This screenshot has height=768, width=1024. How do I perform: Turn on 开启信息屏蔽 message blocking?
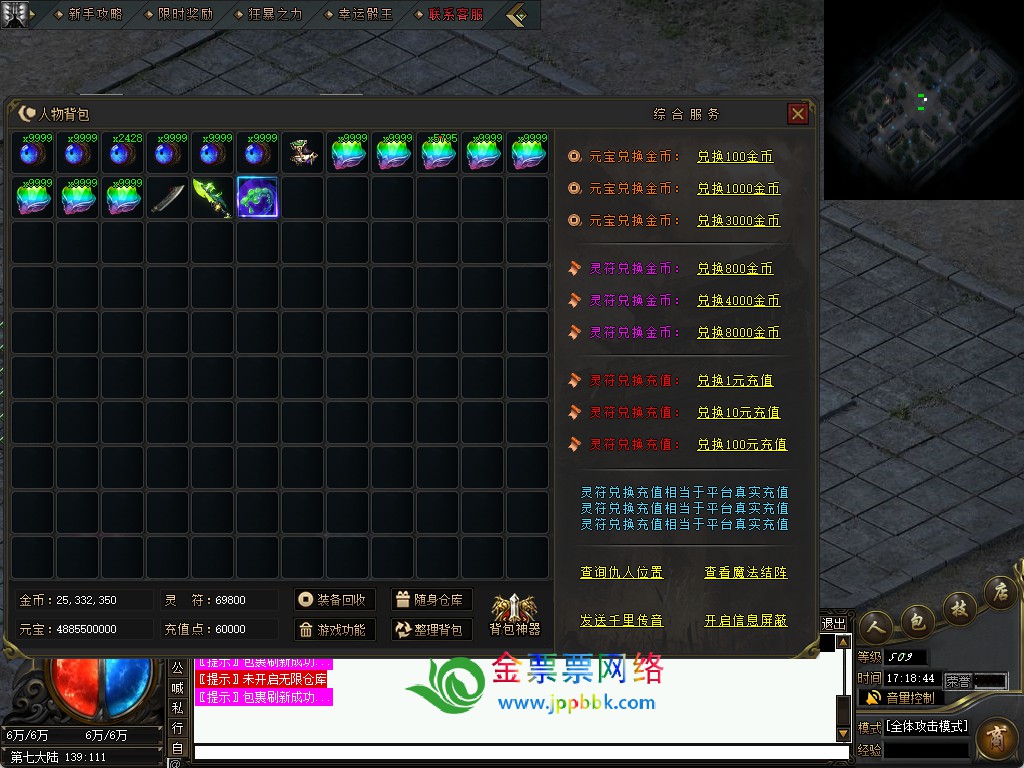click(x=745, y=621)
